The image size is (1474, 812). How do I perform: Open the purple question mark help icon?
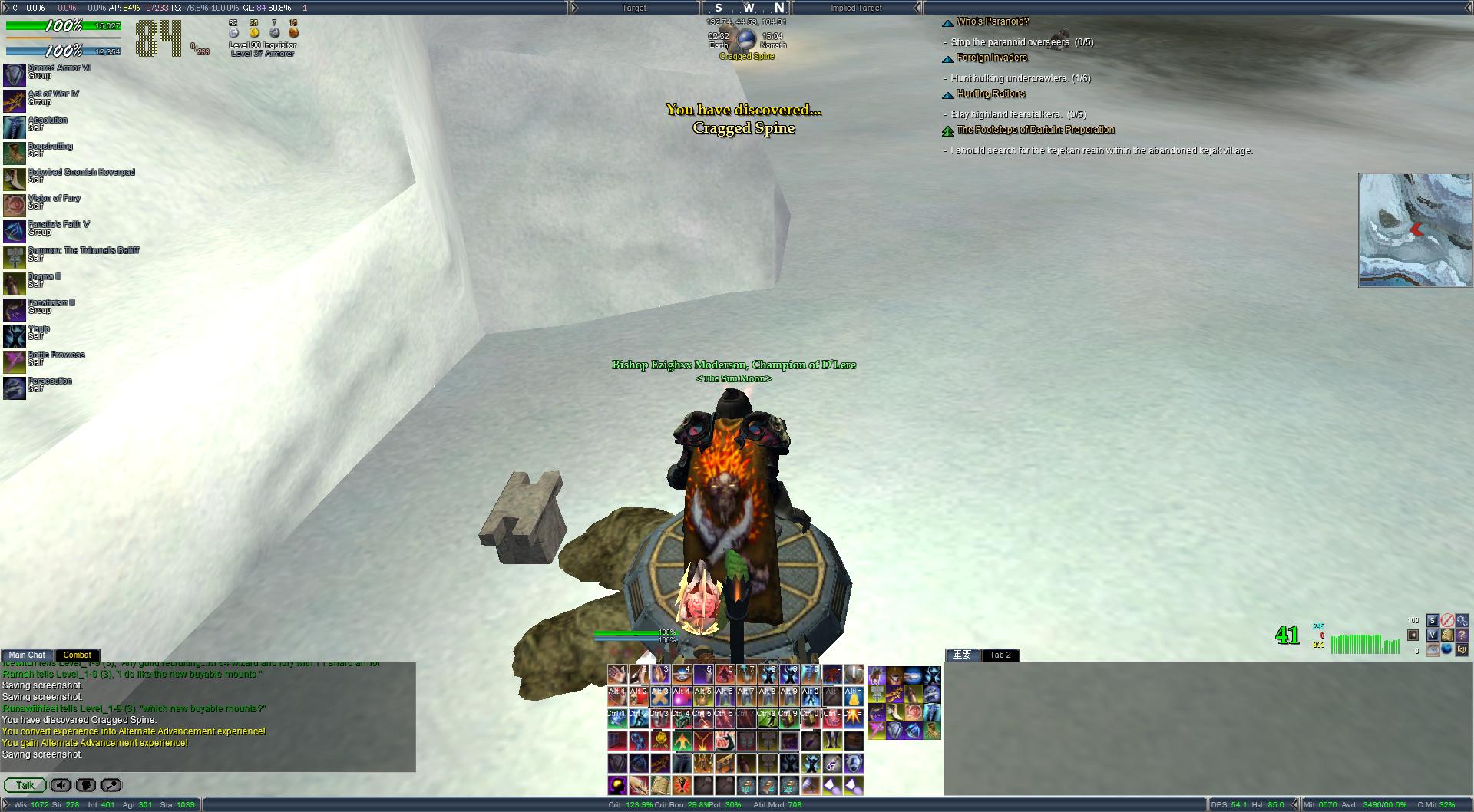(1462, 635)
